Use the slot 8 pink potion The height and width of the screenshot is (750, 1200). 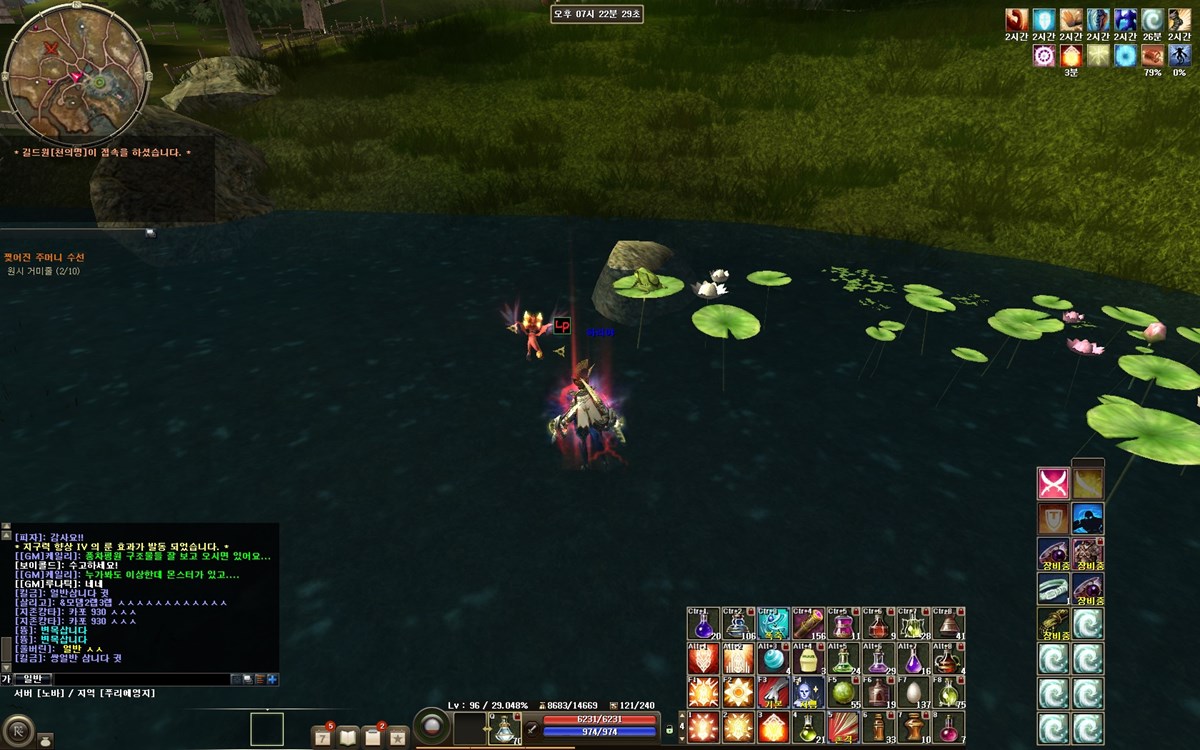(x=947, y=727)
